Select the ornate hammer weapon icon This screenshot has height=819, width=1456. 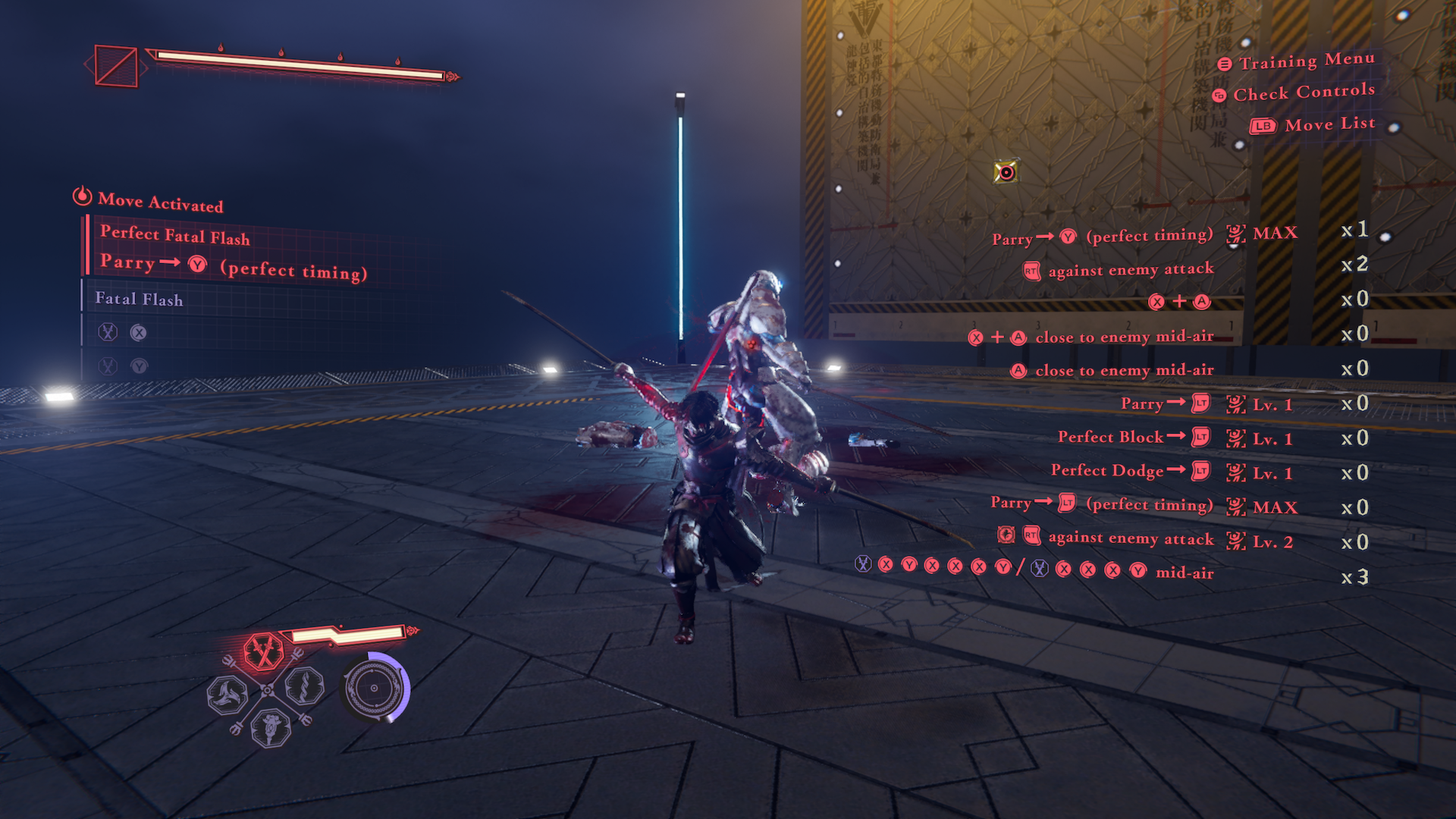(x=271, y=726)
